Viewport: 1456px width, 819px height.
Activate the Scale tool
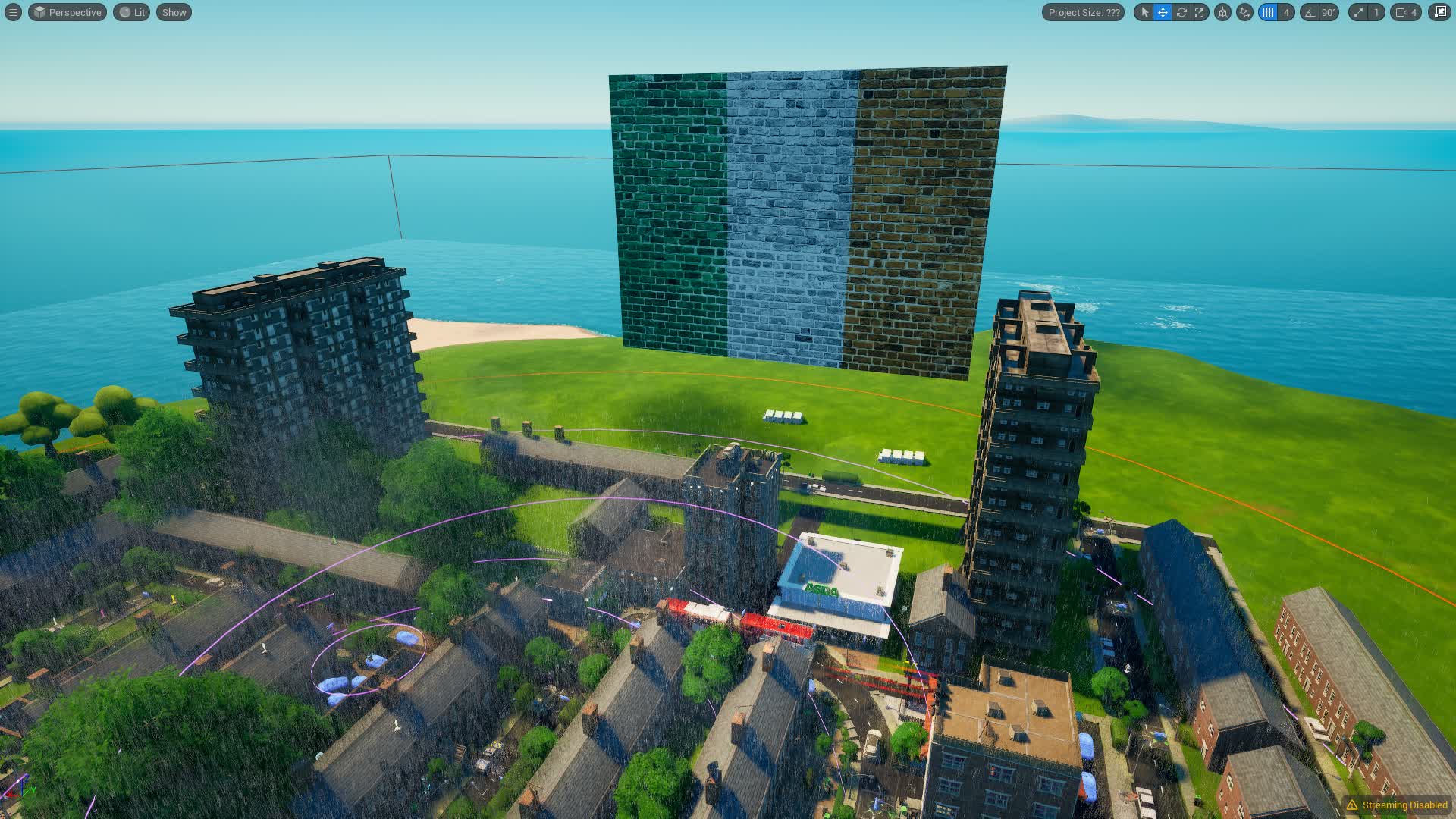(1200, 12)
